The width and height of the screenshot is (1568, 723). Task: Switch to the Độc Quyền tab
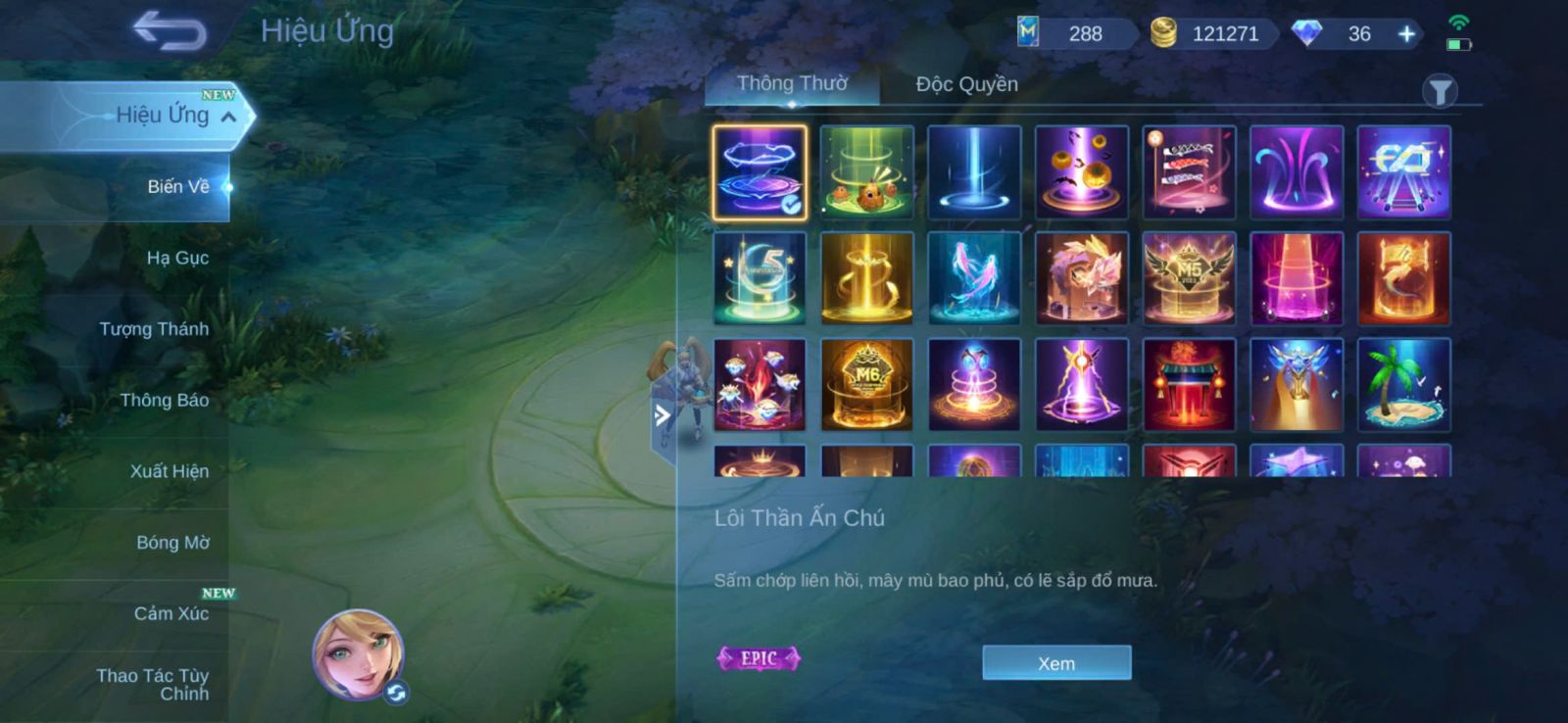(966, 84)
